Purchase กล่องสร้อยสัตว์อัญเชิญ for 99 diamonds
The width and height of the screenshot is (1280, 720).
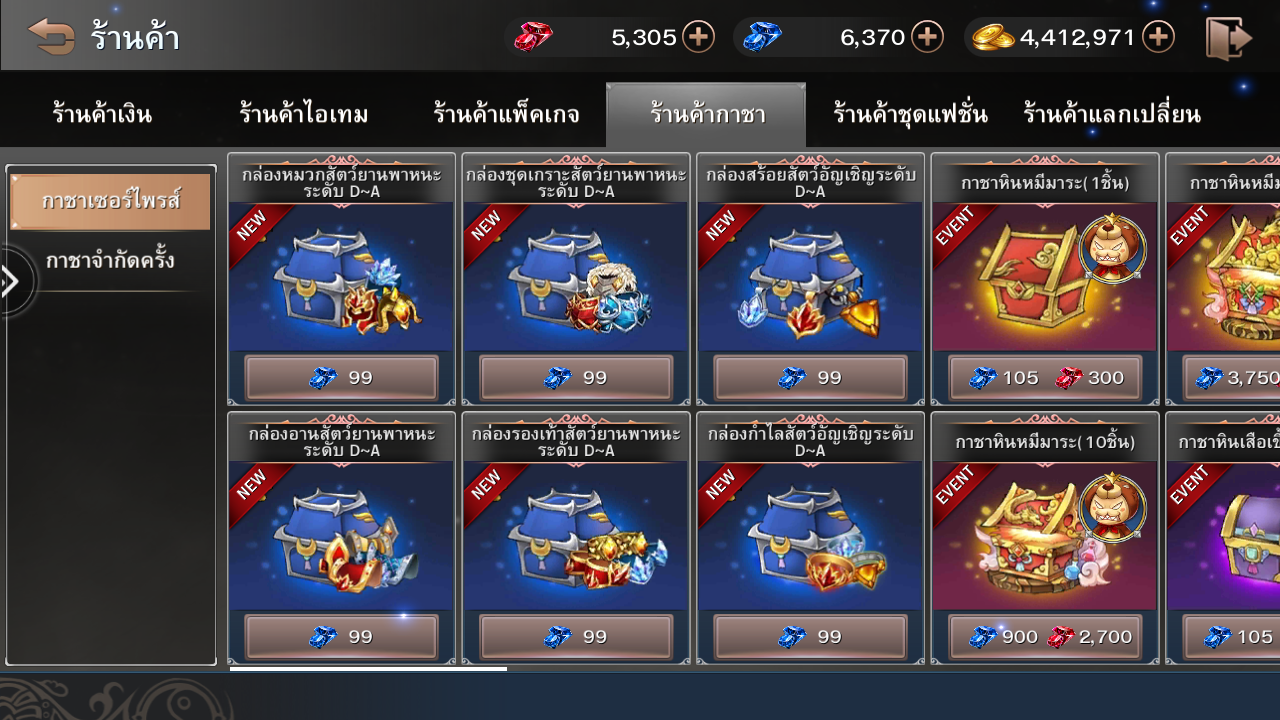pyautogui.click(x=810, y=378)
